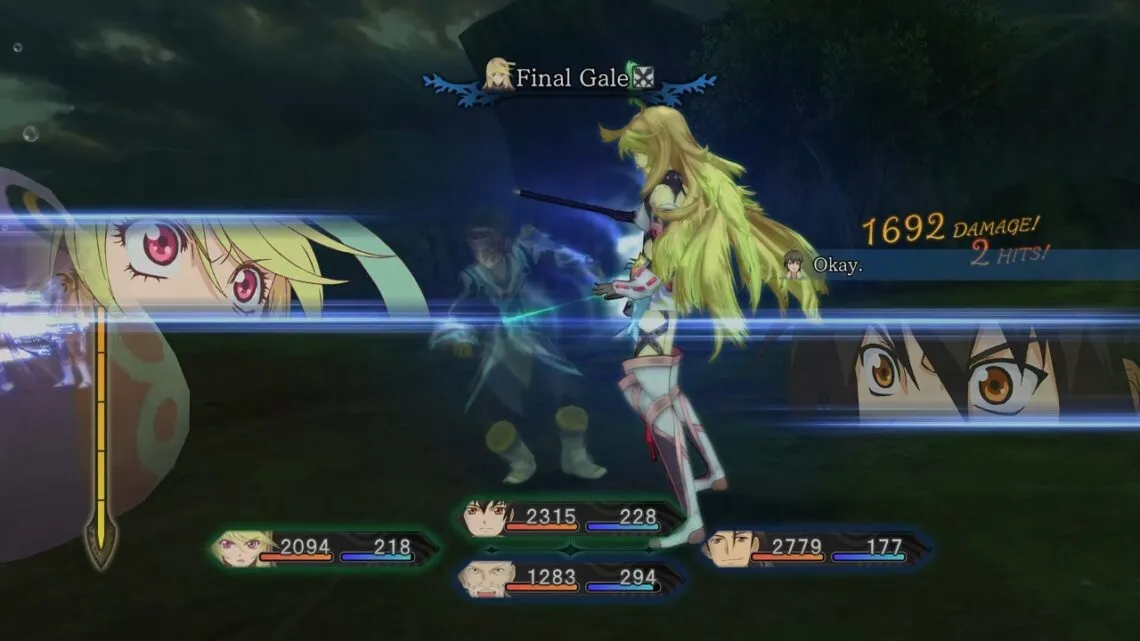Click the Final Gale arte name banner
The width and height of the screenshot is (1140, 641).
[570, 78]
